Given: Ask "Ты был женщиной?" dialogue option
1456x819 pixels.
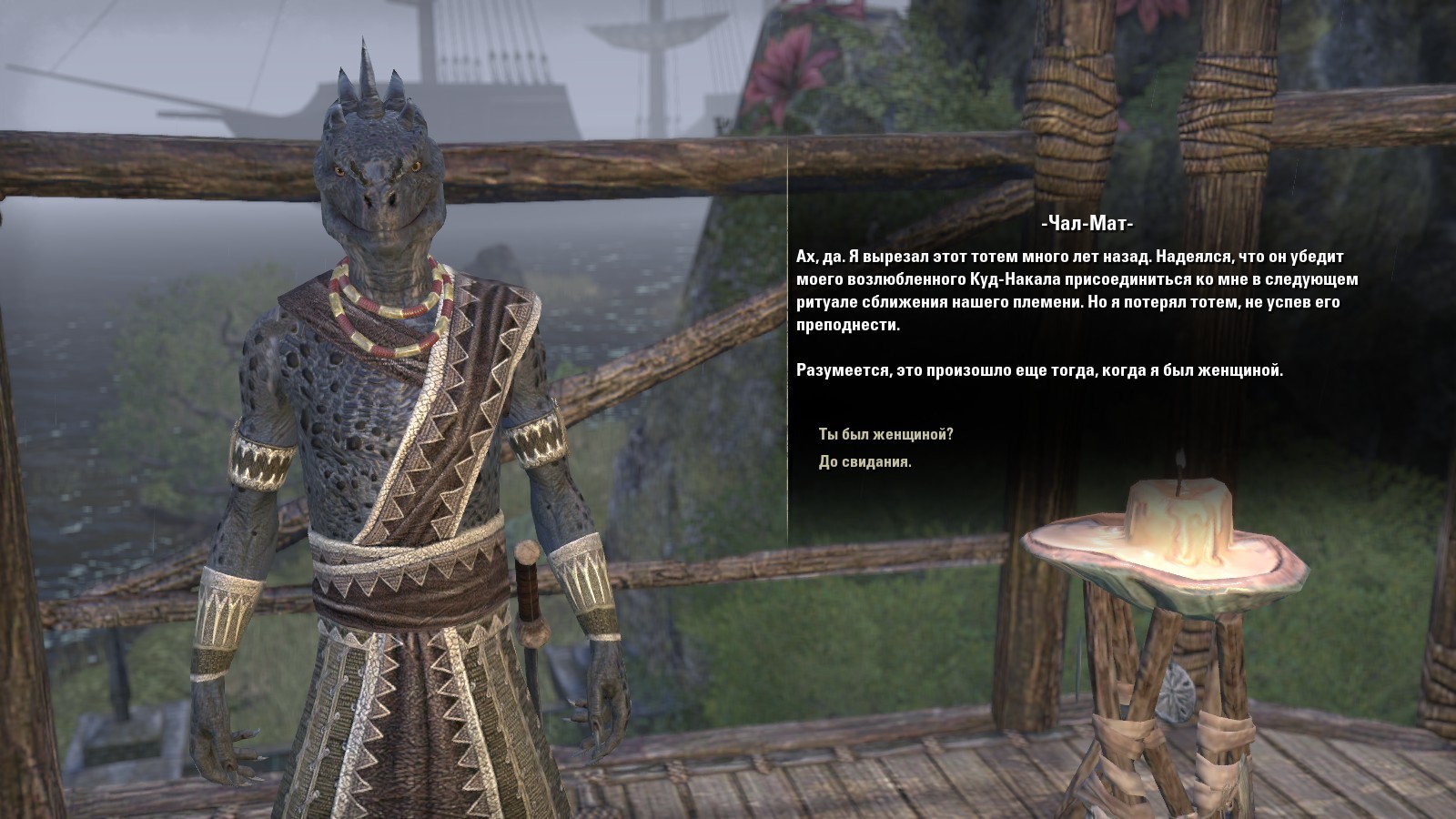Looking at the screenshot, I should pos(885,434).
